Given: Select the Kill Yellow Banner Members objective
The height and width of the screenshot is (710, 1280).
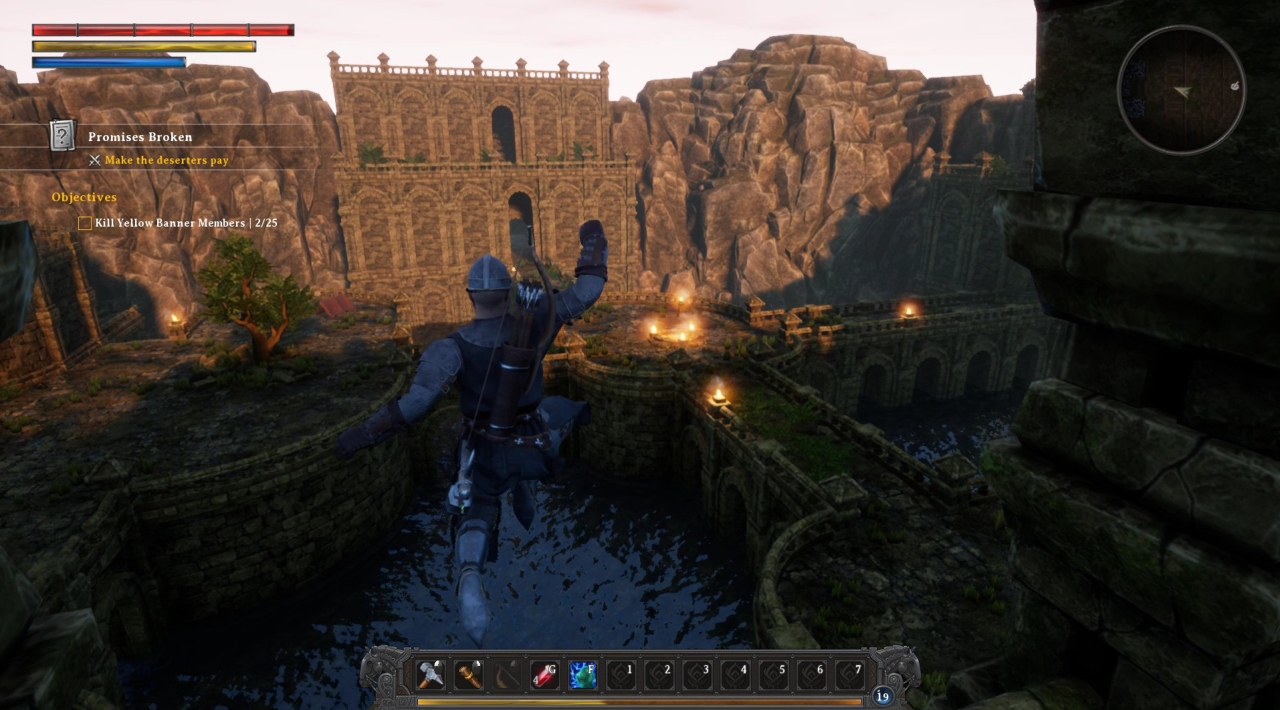Looking at the screenshot, I should 186,223.
